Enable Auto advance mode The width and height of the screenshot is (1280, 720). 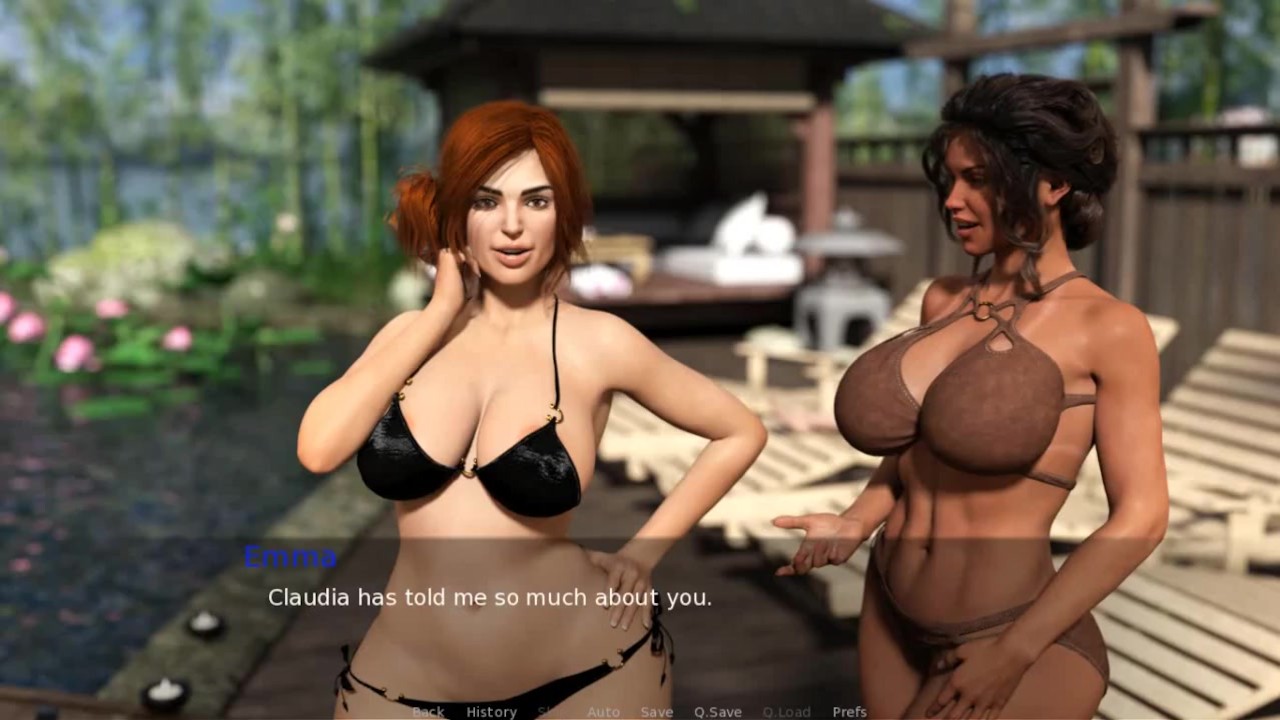point(603,712)
